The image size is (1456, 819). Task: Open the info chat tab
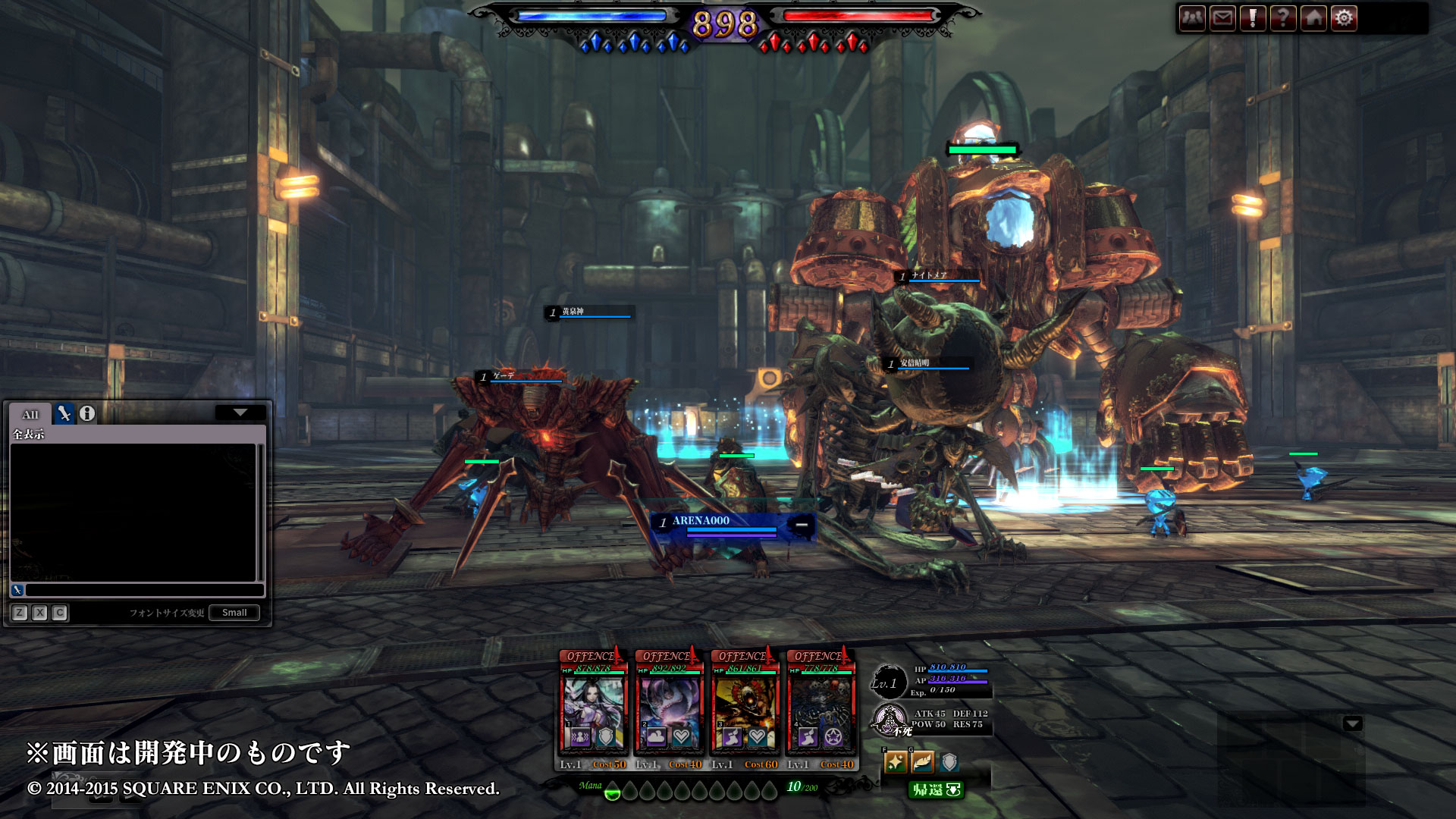click(87, 414)
